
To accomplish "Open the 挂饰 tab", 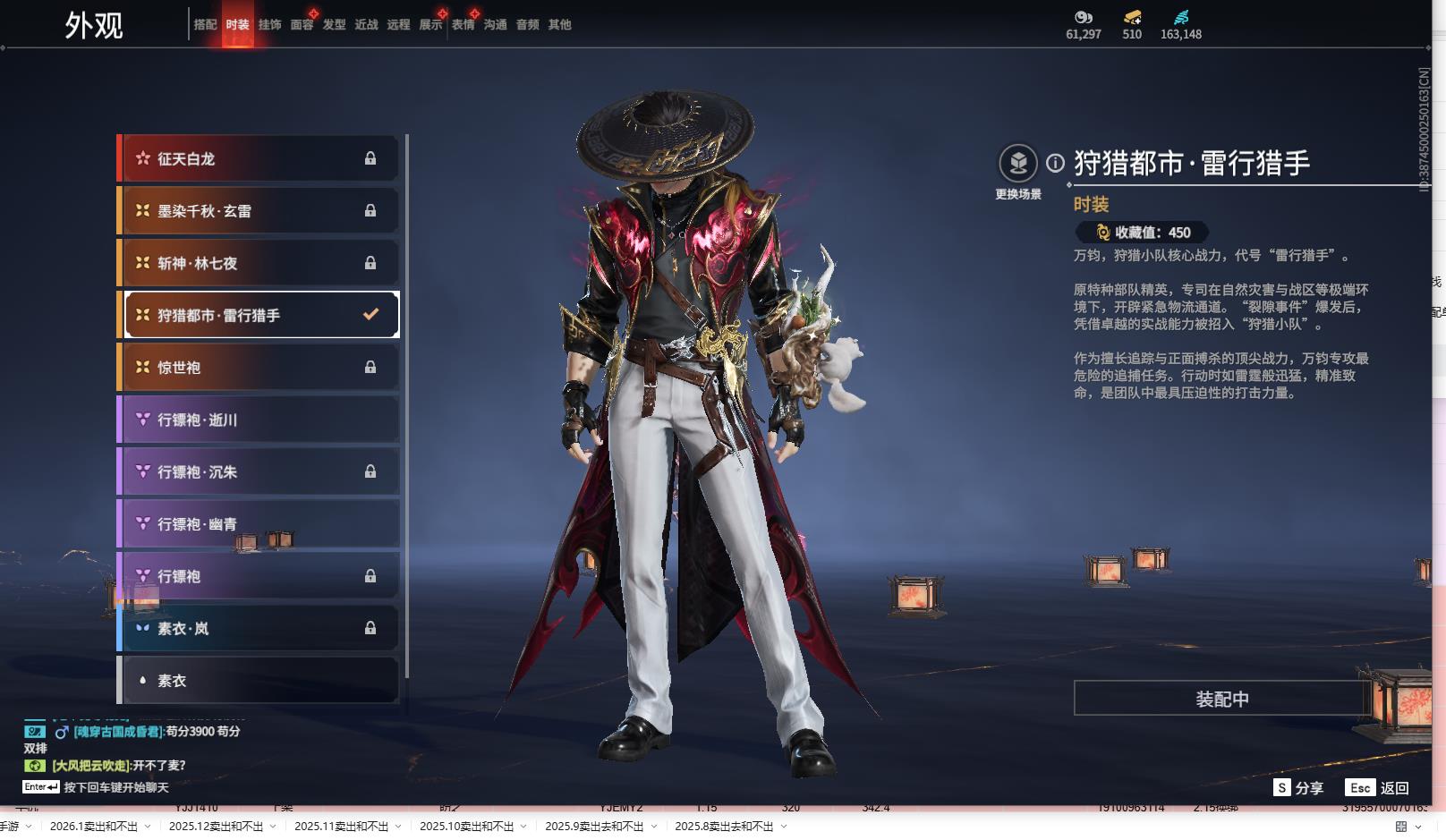I will tap(269, 25).
